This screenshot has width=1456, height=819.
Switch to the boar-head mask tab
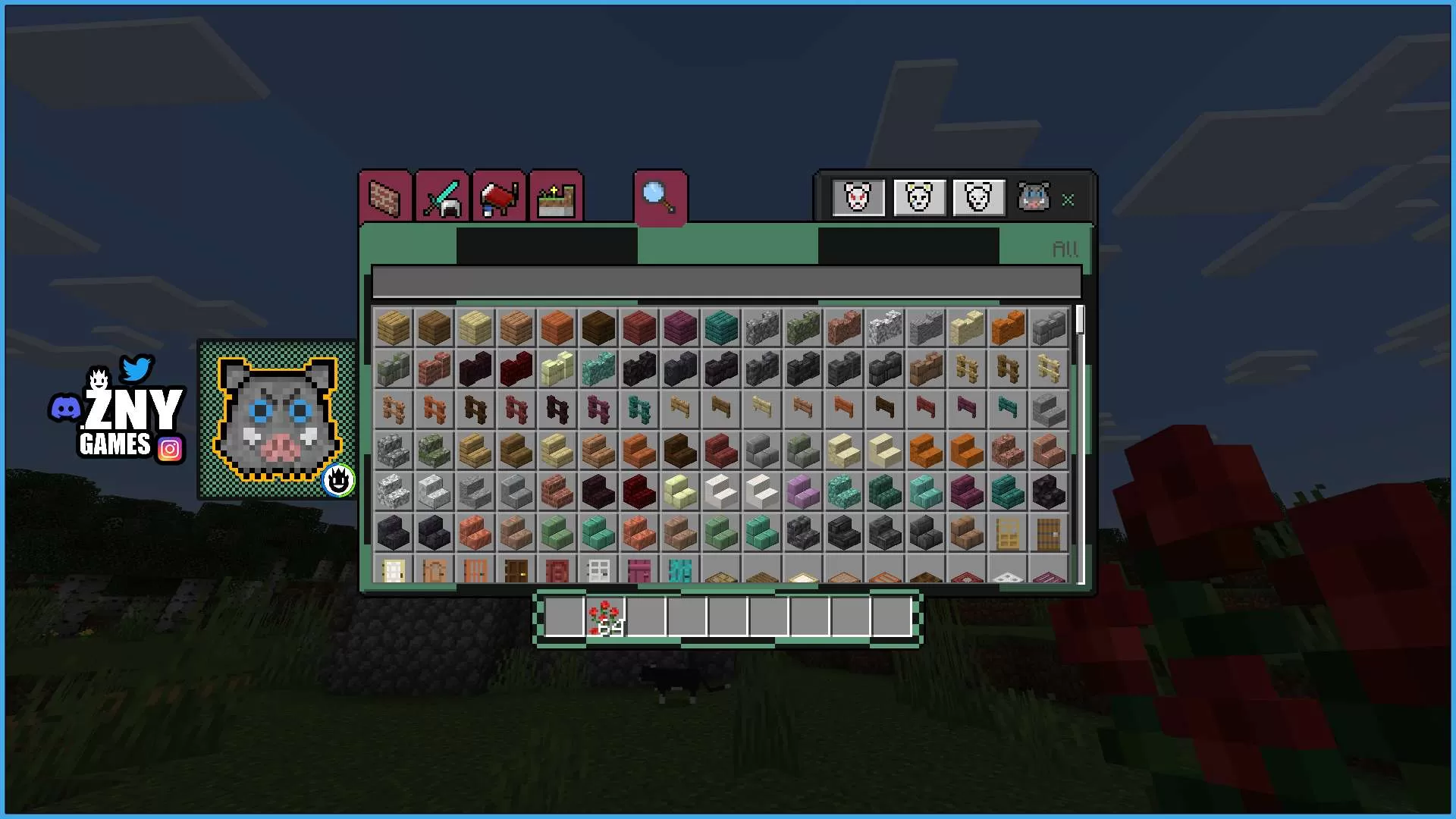(x=1035, y=198)
